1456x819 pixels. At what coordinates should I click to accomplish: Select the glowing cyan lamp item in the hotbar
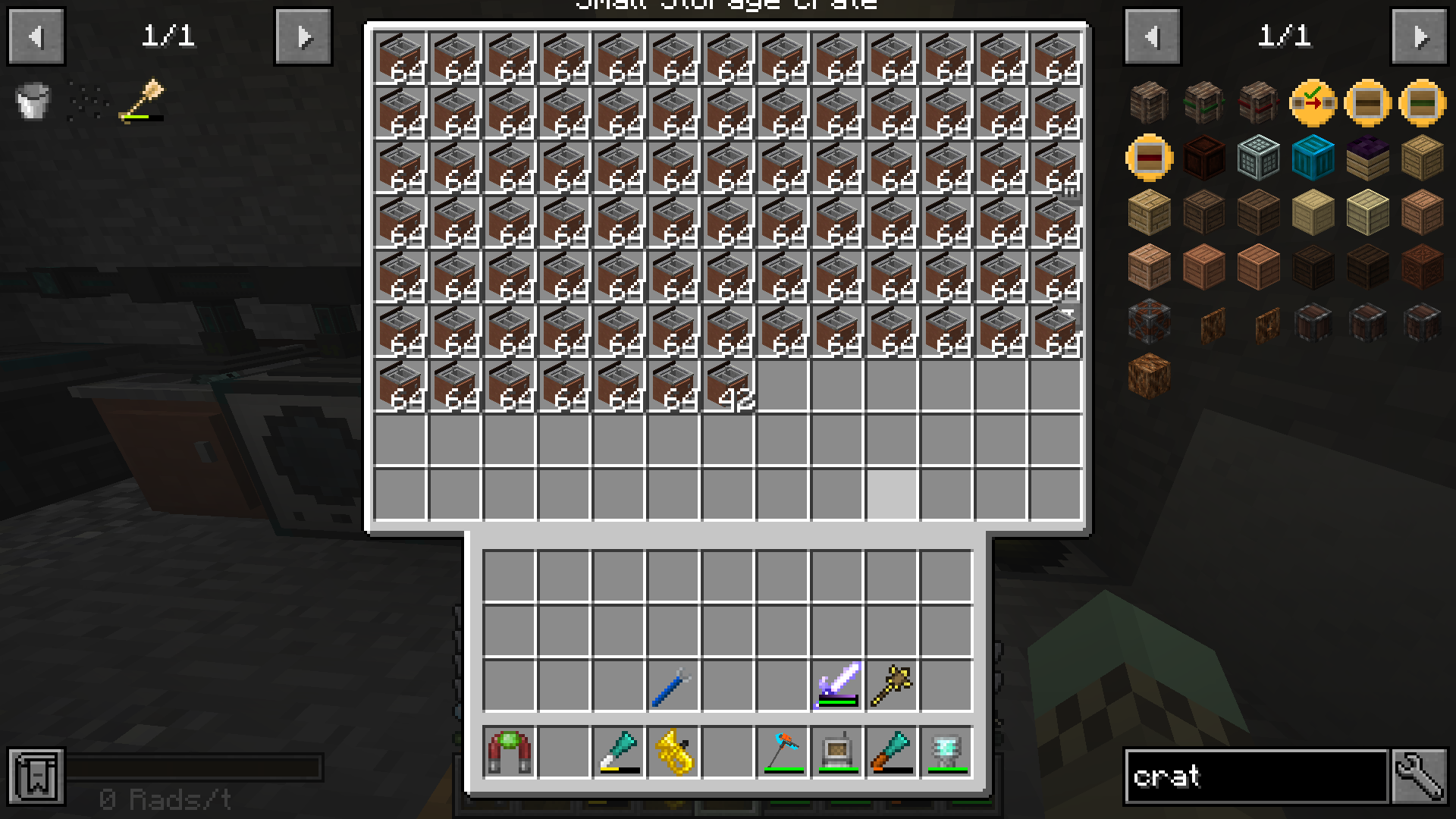tap(946, 752)
